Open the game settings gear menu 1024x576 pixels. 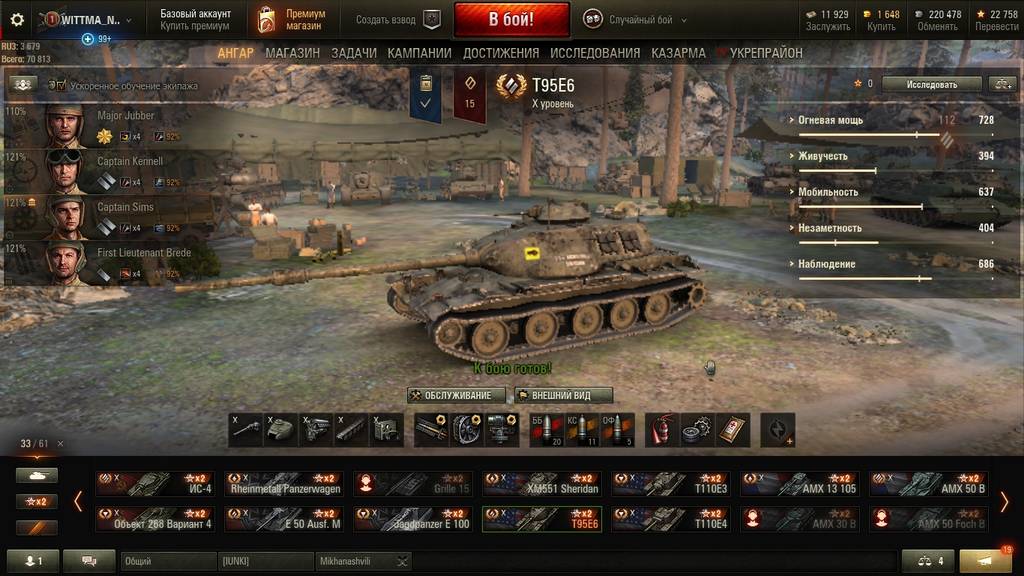tap(16, 19)
